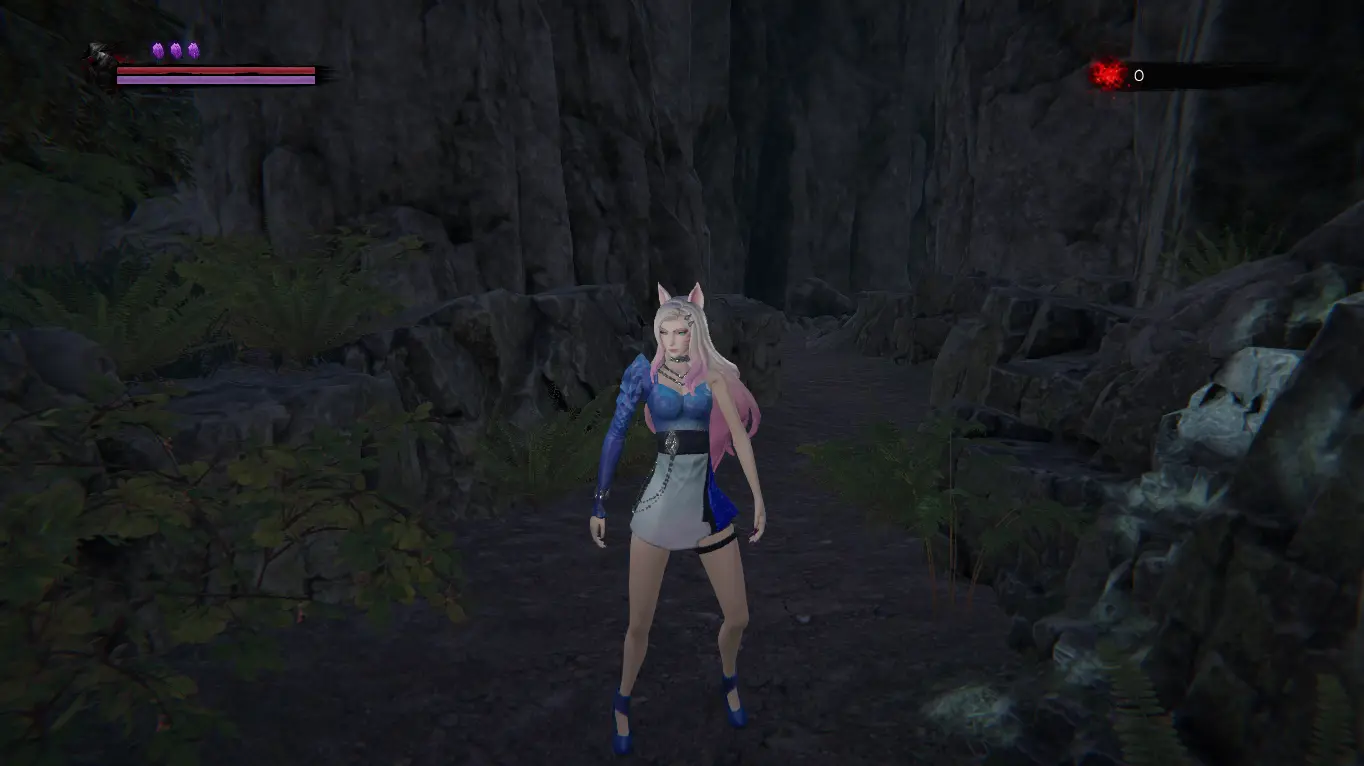Select the red blood splatter currency icon

click(1107, 74)
